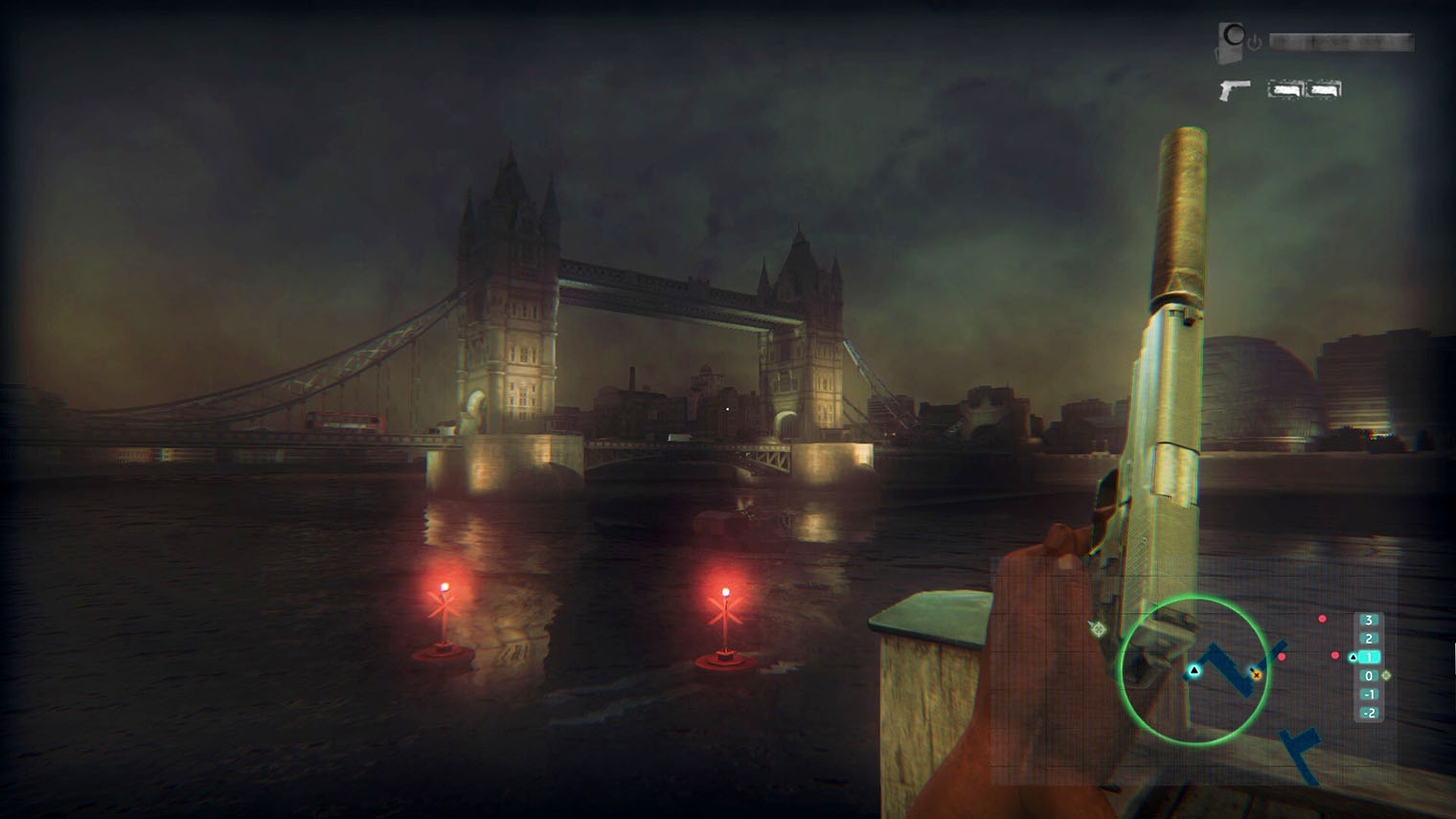Viewport: 1456px width, 819px height.
Task: Click the second ammo magazine icon
Action: tap(1324, 88)
